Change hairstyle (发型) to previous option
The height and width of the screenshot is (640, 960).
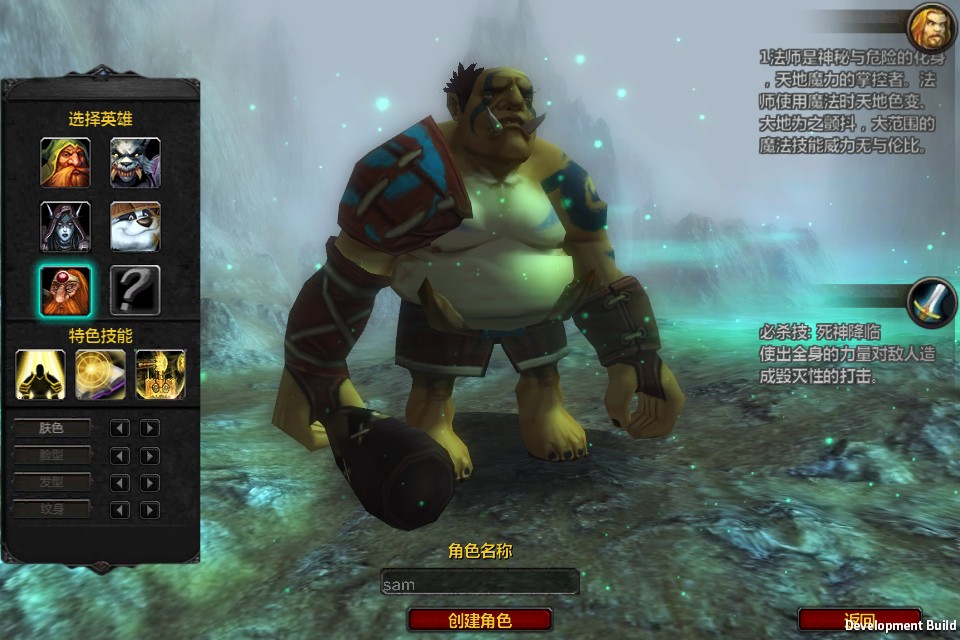120,483
